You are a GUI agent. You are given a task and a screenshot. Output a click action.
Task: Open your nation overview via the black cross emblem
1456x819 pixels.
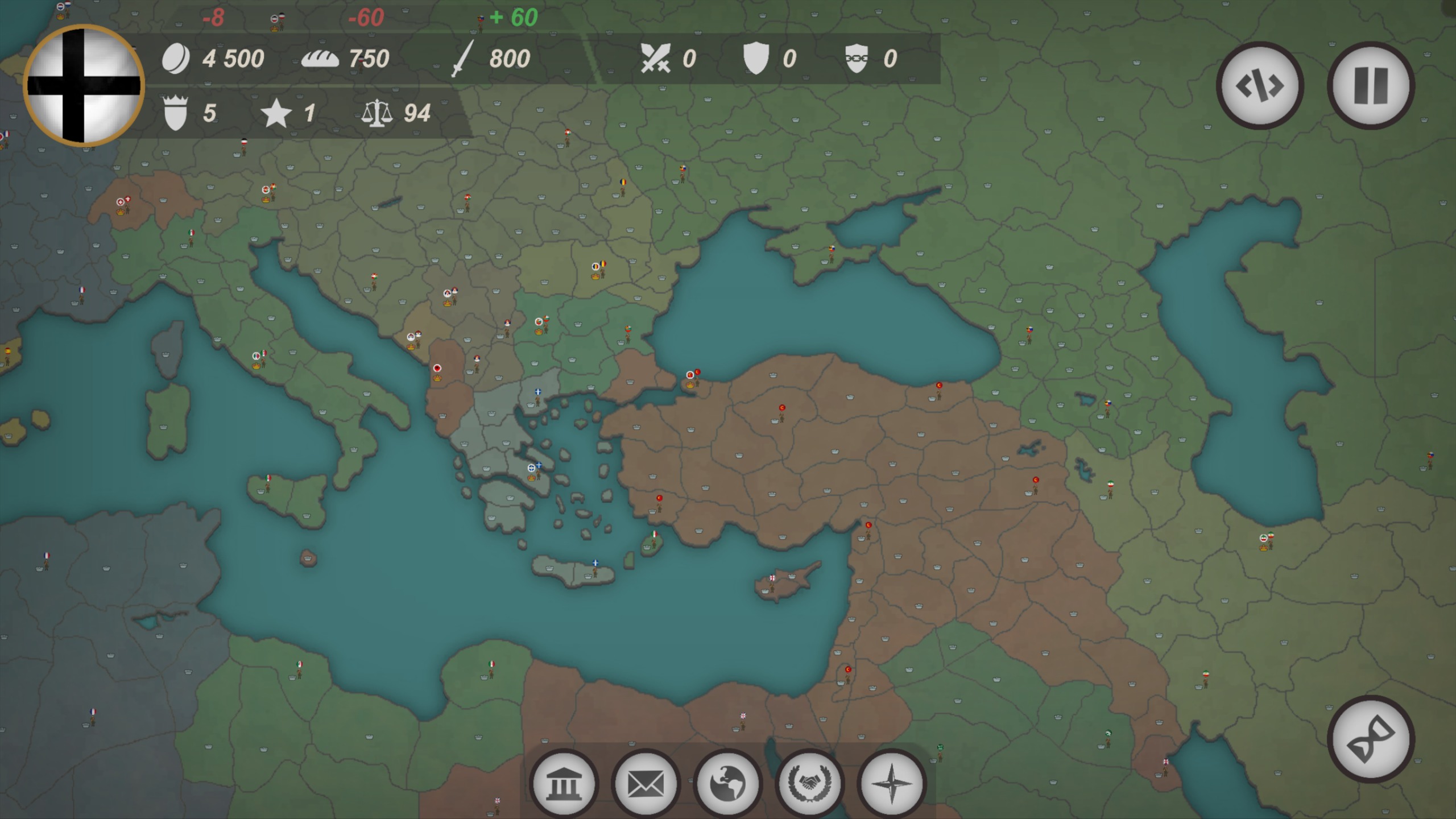(x=84, y=85)
